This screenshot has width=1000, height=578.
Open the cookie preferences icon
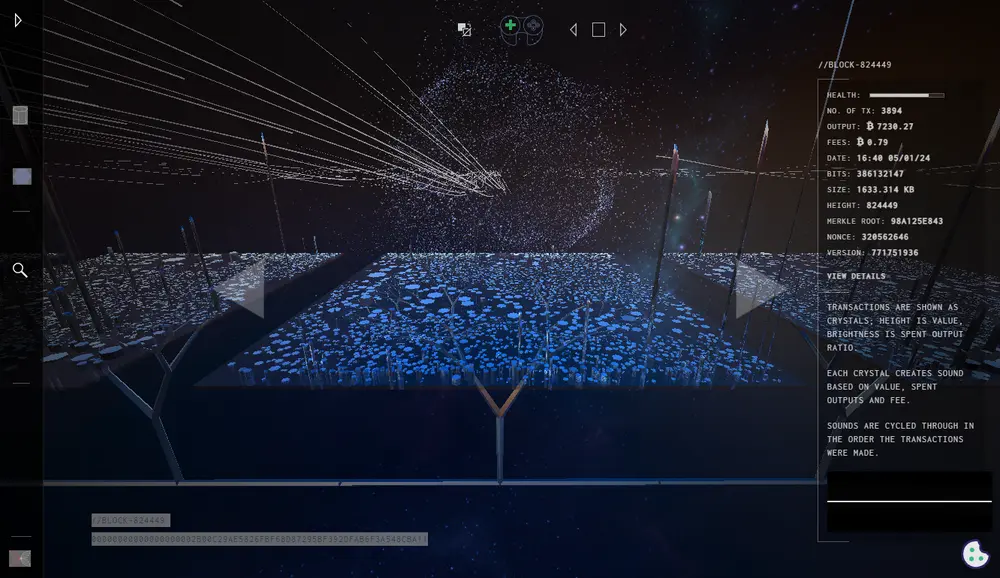pos(975,553)
